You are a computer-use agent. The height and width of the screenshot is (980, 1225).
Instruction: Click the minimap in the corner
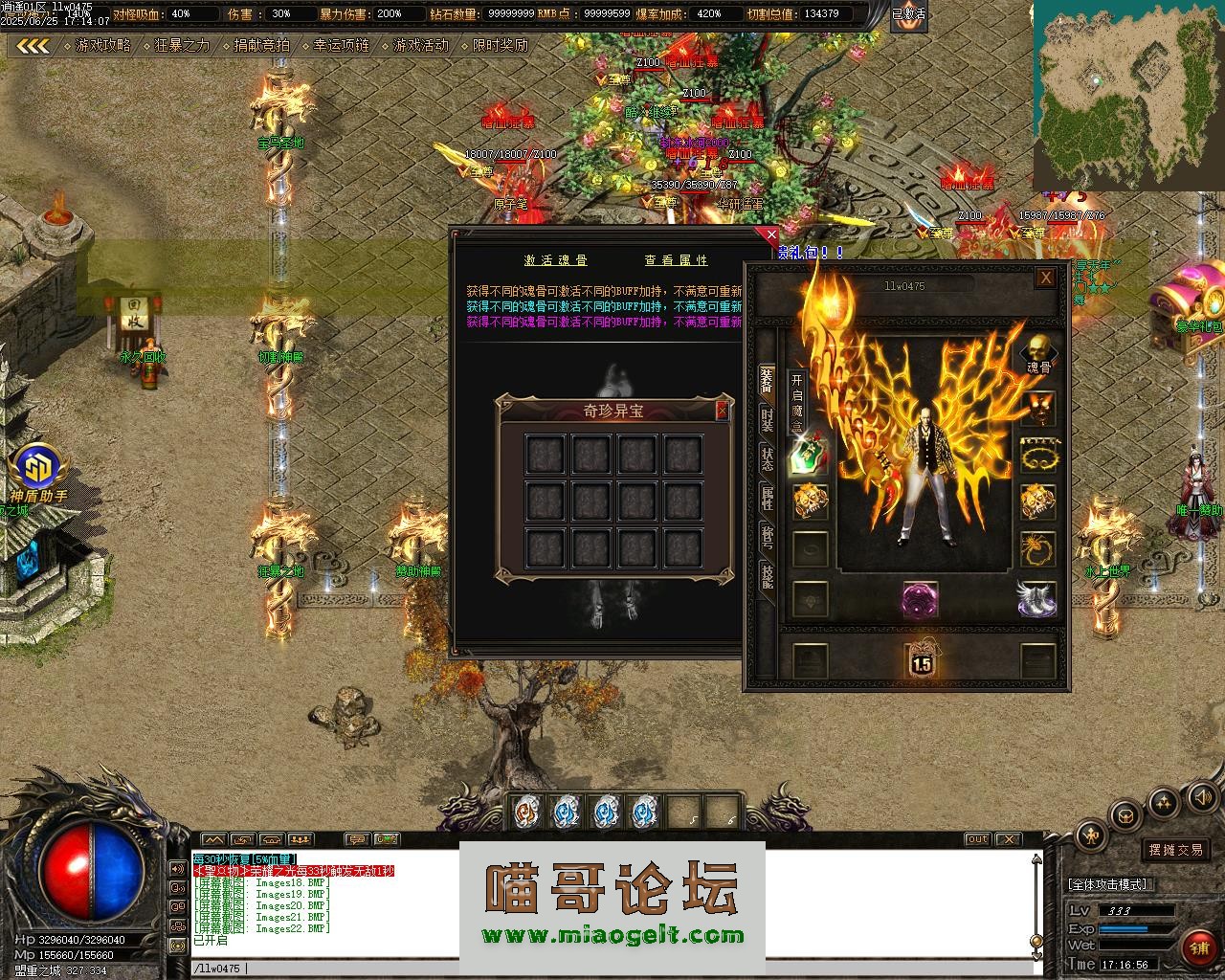coord(1127,96)
